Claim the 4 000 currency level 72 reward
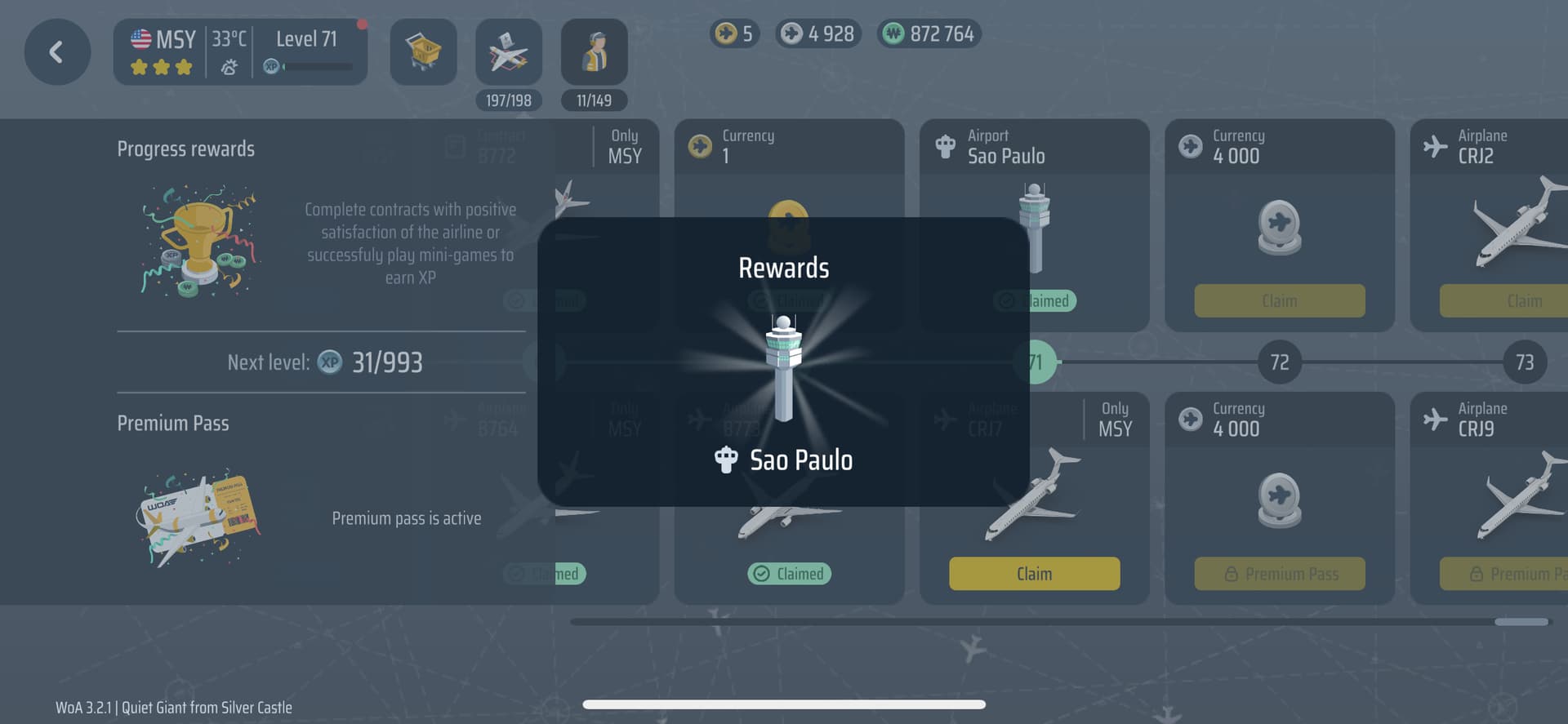Viewport: 1568px width, 724px height. click(1279, 301)
